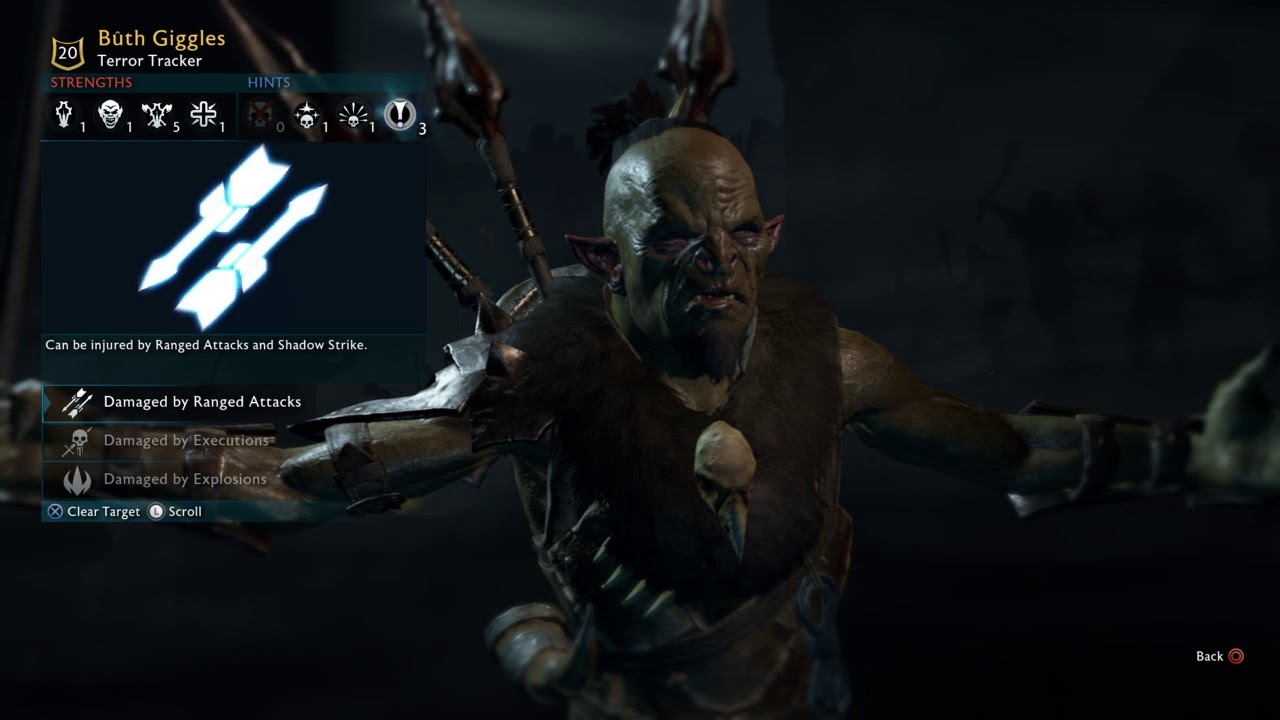This screenshot has height=720, width=1280.
Task: Click the crossed-out skull hint icon
Action: [x=260, y=116]
